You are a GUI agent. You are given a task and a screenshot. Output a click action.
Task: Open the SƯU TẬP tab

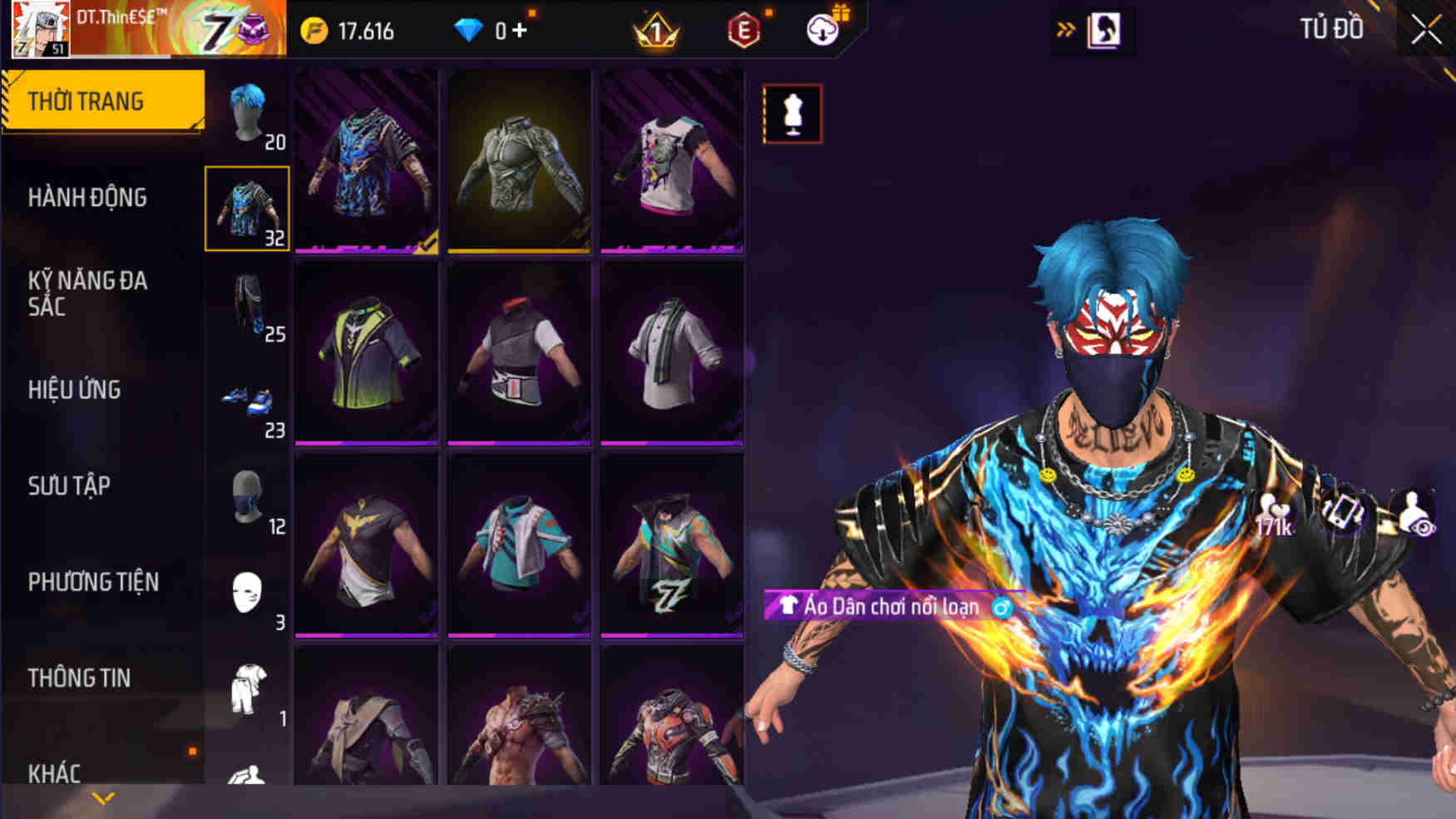(x=69, y=486)
